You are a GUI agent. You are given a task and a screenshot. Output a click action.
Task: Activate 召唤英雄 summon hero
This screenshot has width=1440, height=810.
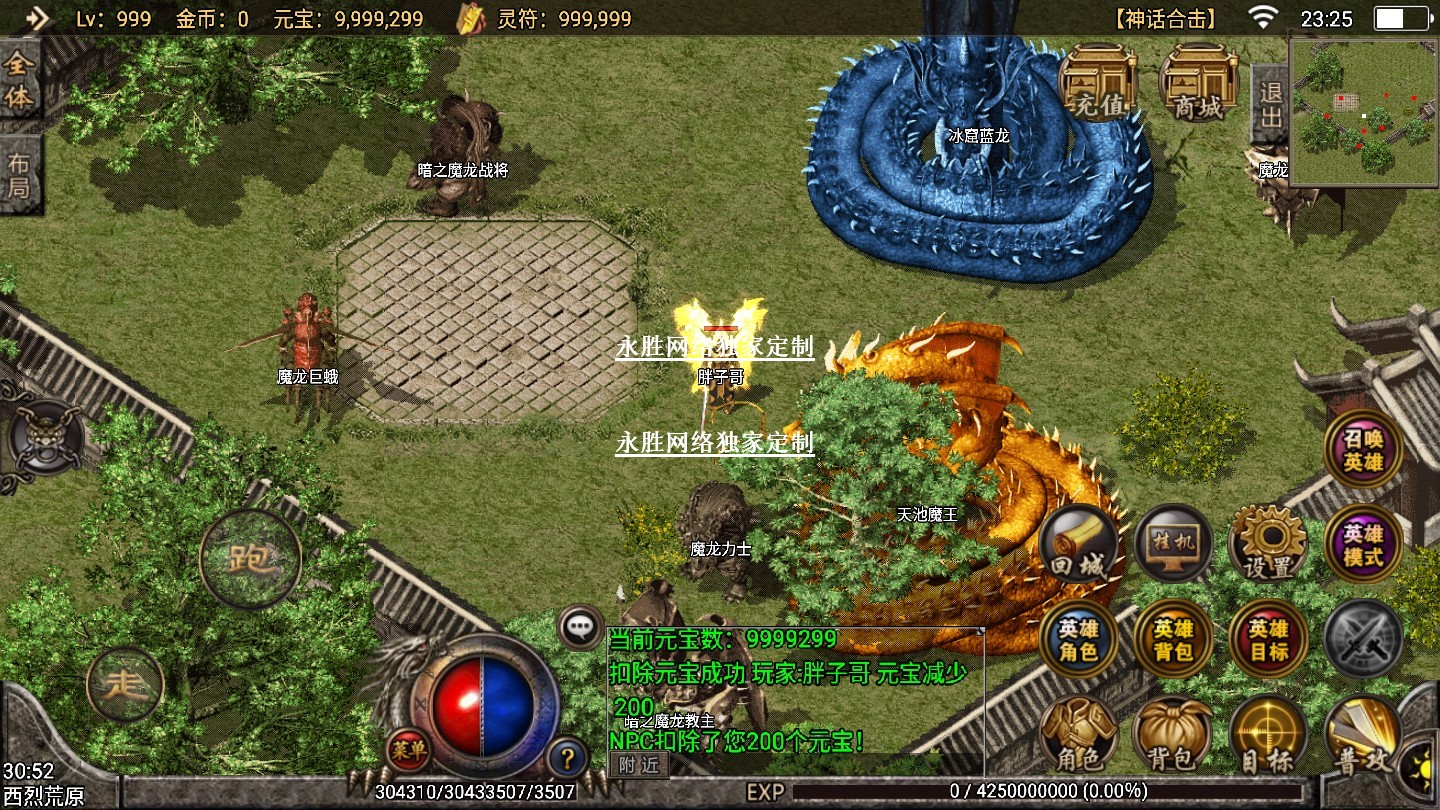[1363, 450]
